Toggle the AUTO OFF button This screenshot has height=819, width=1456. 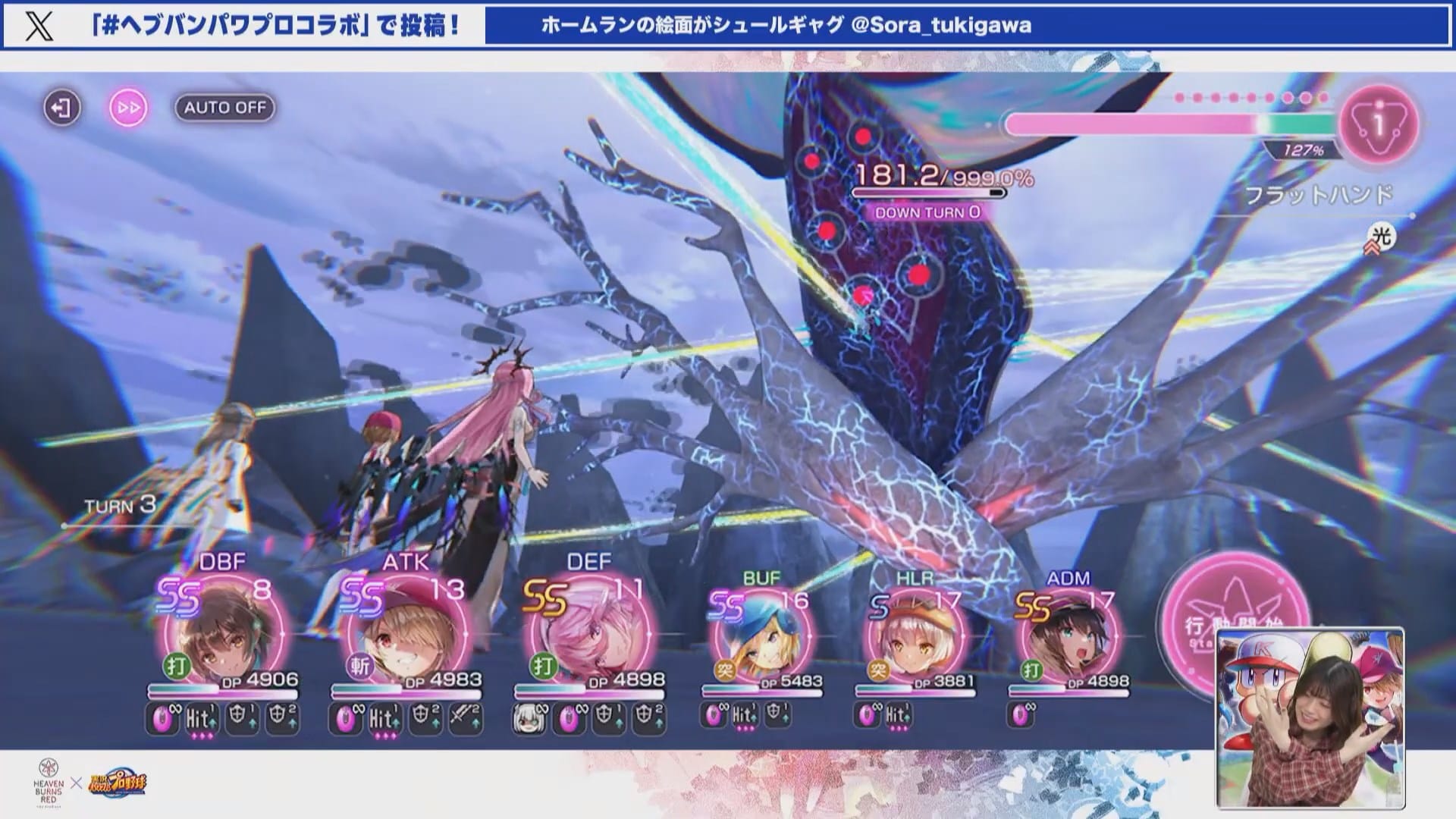[x=224, y=108]
